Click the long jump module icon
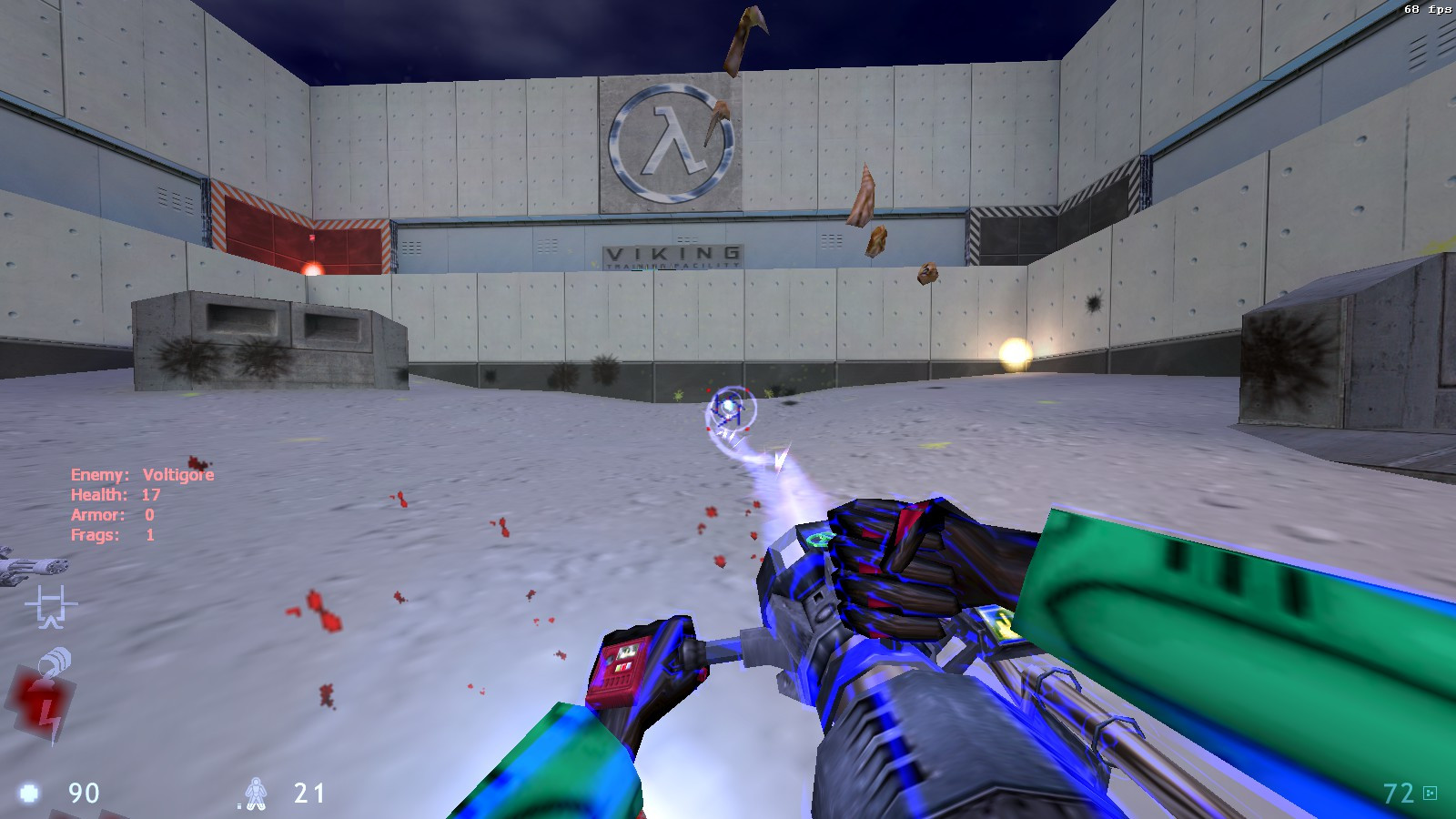 click(x=50, y=606)
